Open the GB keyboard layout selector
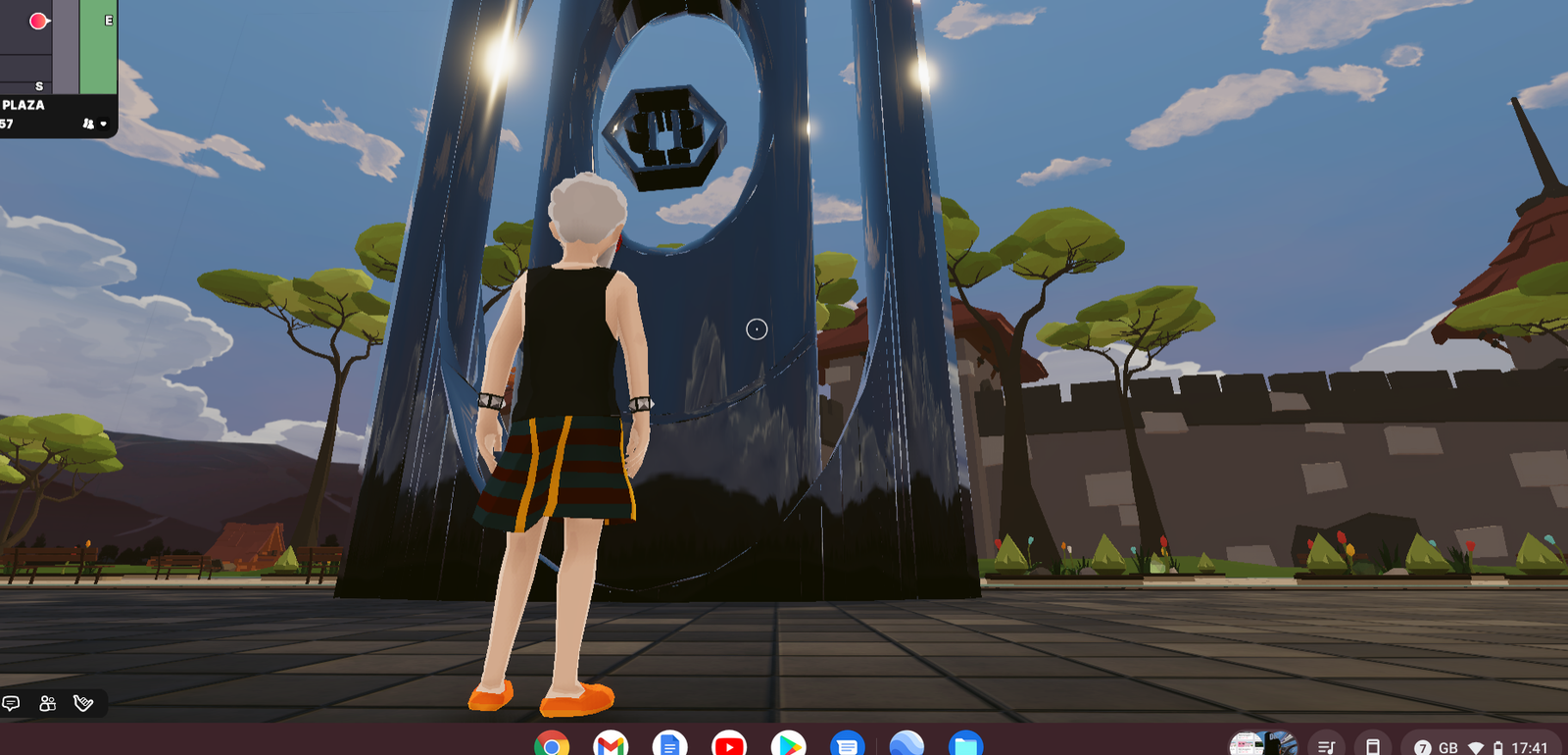This screenshot has width=1568, height=755. pyautogui.click(x=1448, y=744)
